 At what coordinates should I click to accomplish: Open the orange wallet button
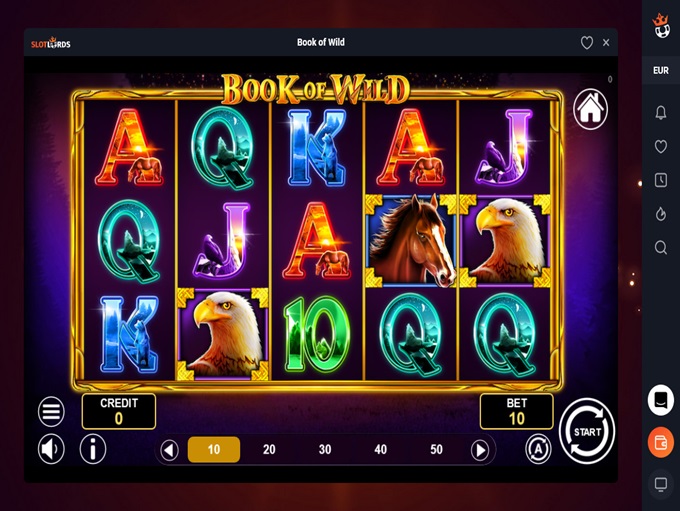click(661, 442)
